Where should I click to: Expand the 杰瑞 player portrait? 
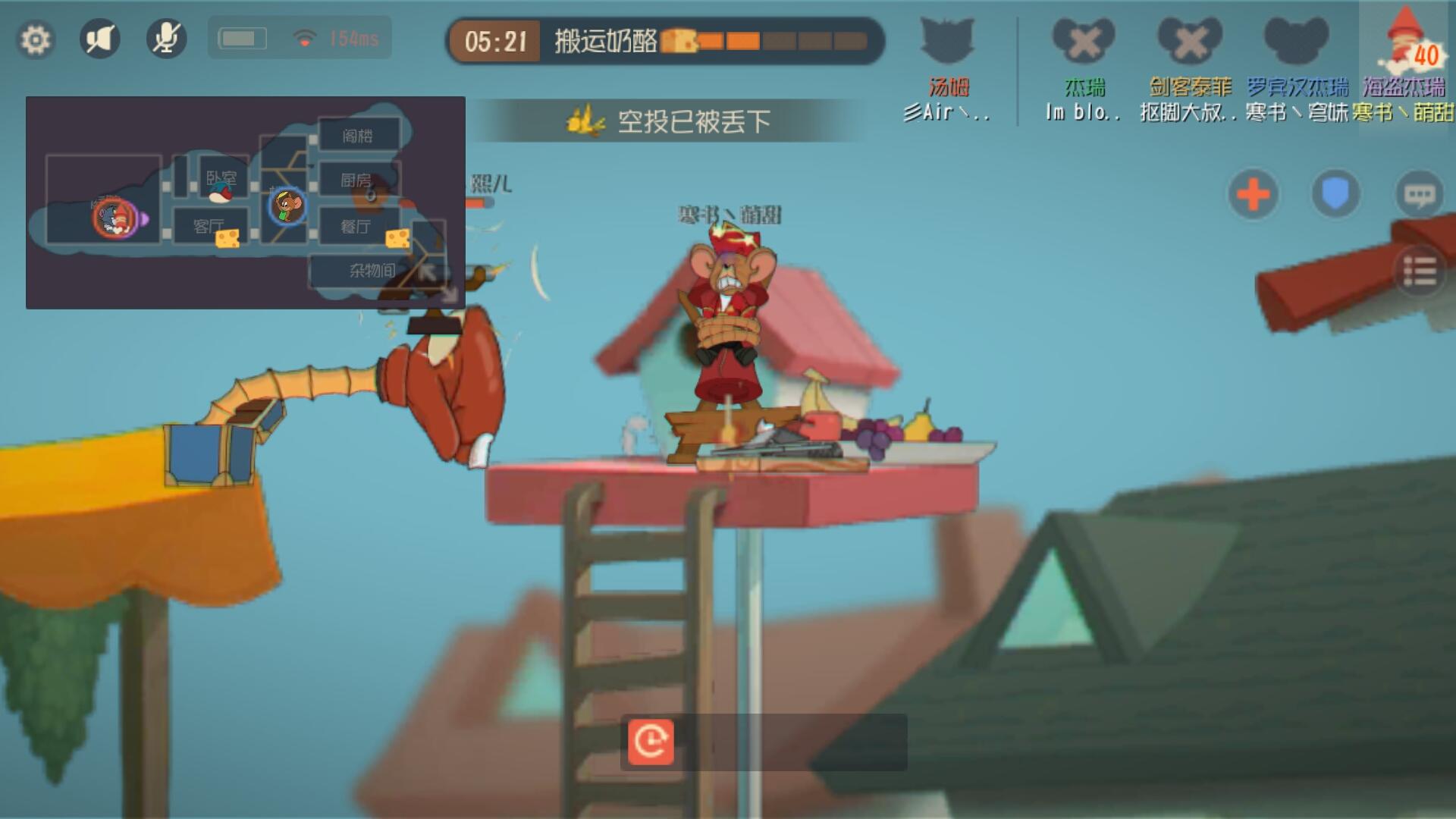tap(1084, 42)
